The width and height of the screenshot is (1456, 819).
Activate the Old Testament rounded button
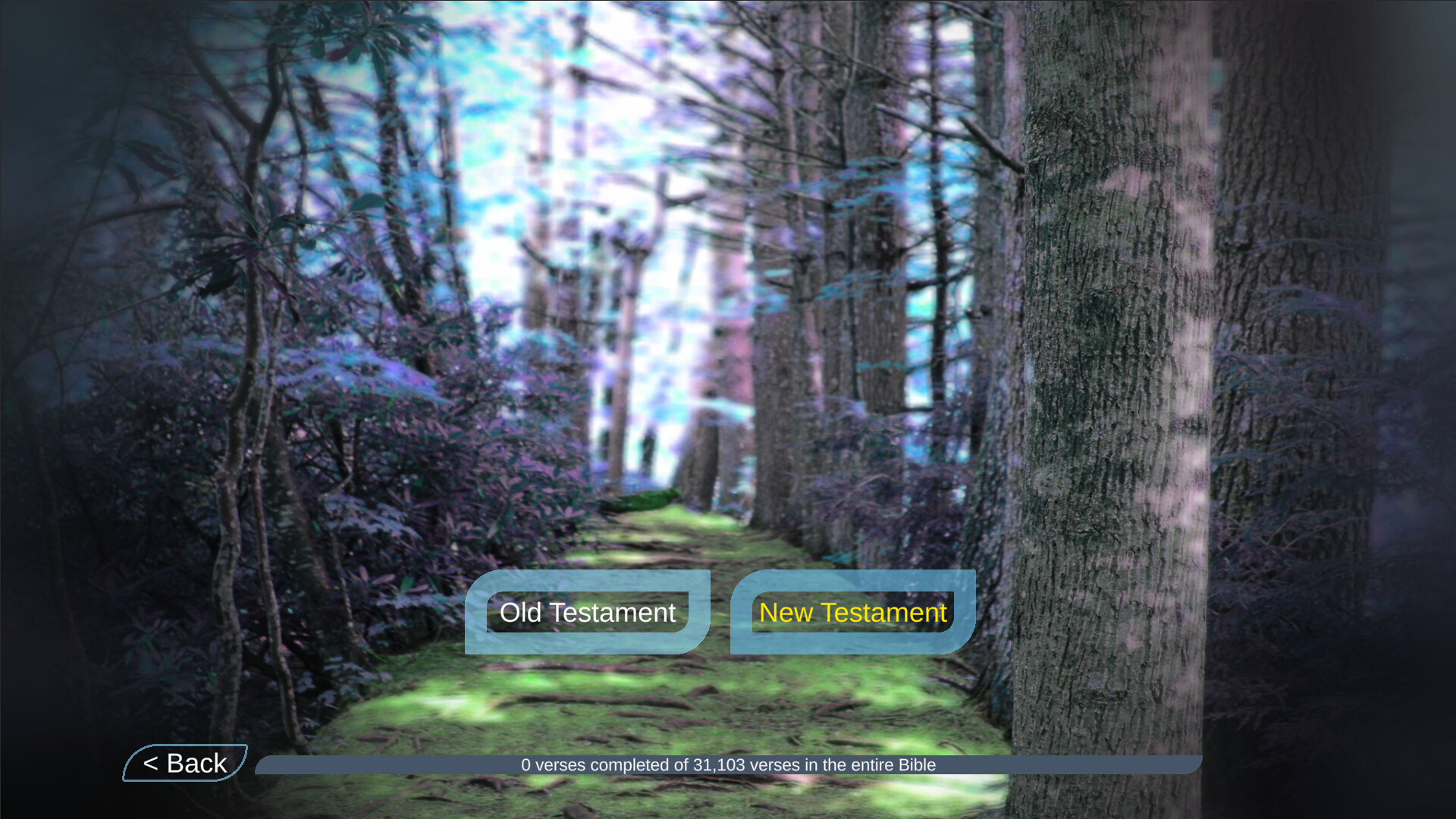point(588,612)
